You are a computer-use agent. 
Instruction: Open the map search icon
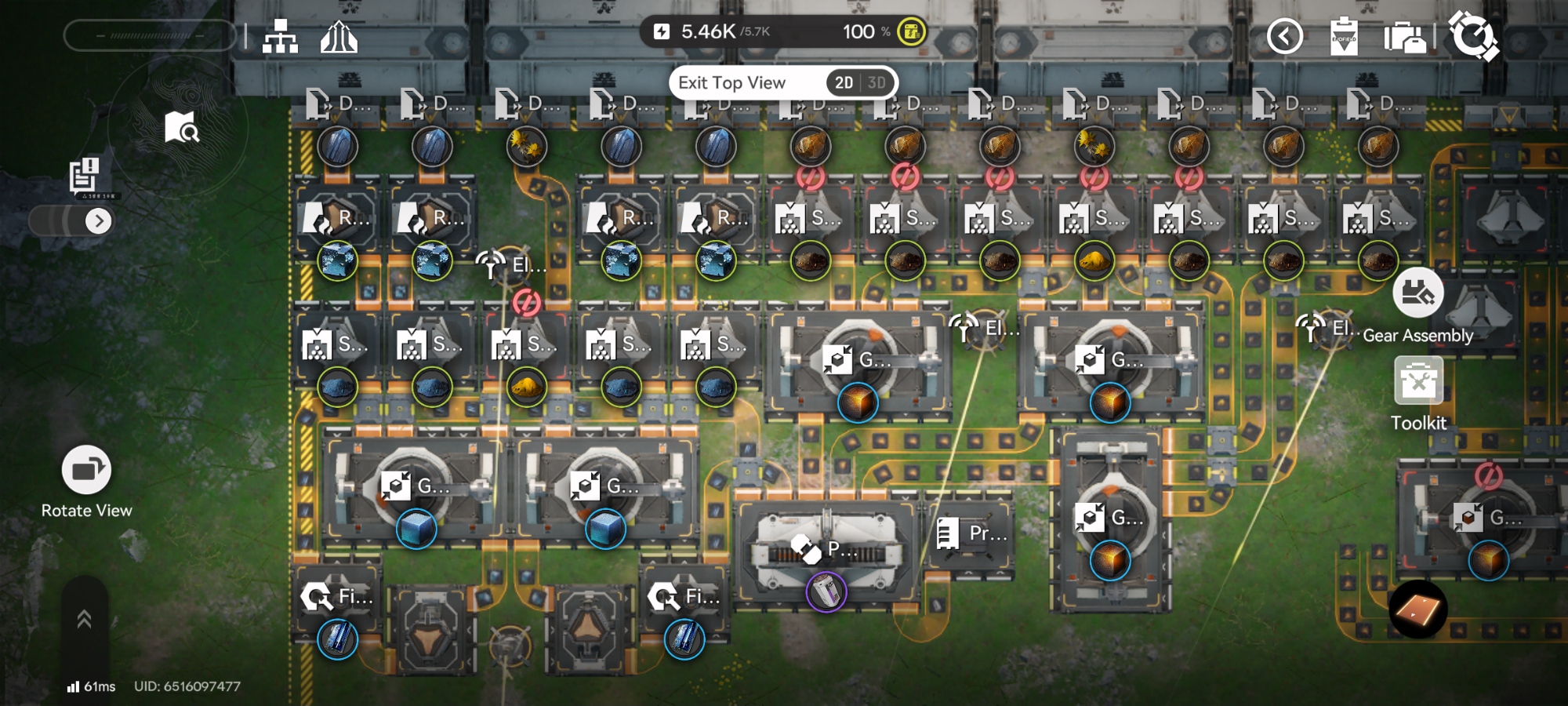click(x=182, y=127)
